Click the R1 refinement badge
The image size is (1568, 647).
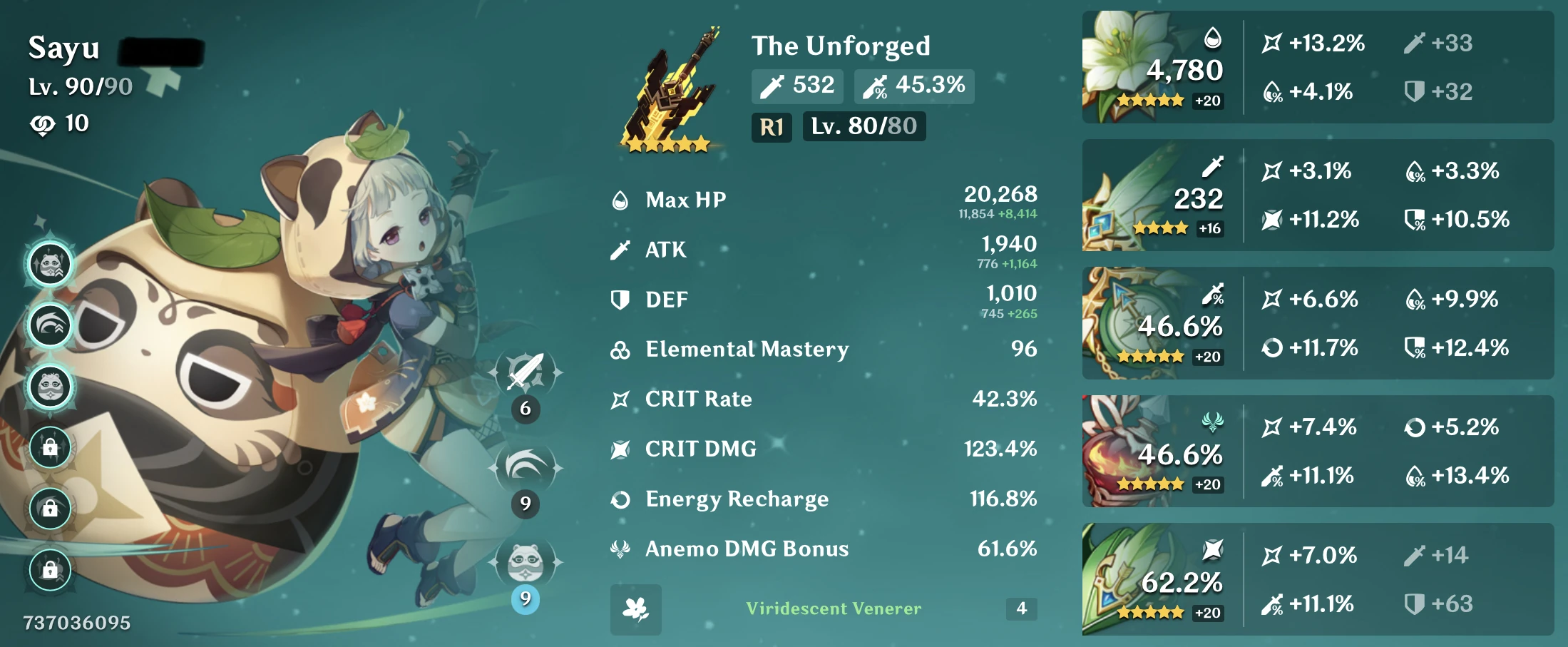tap(772, 127)
